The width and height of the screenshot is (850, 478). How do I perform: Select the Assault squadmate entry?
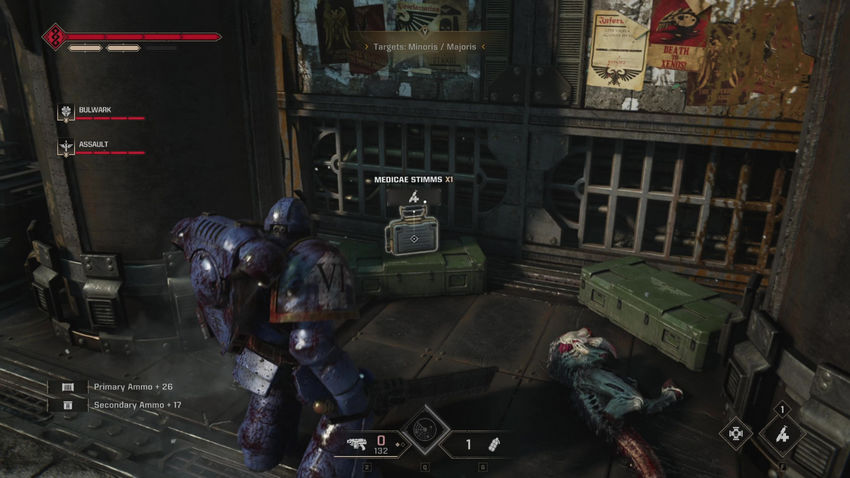[x=93, y=145]
